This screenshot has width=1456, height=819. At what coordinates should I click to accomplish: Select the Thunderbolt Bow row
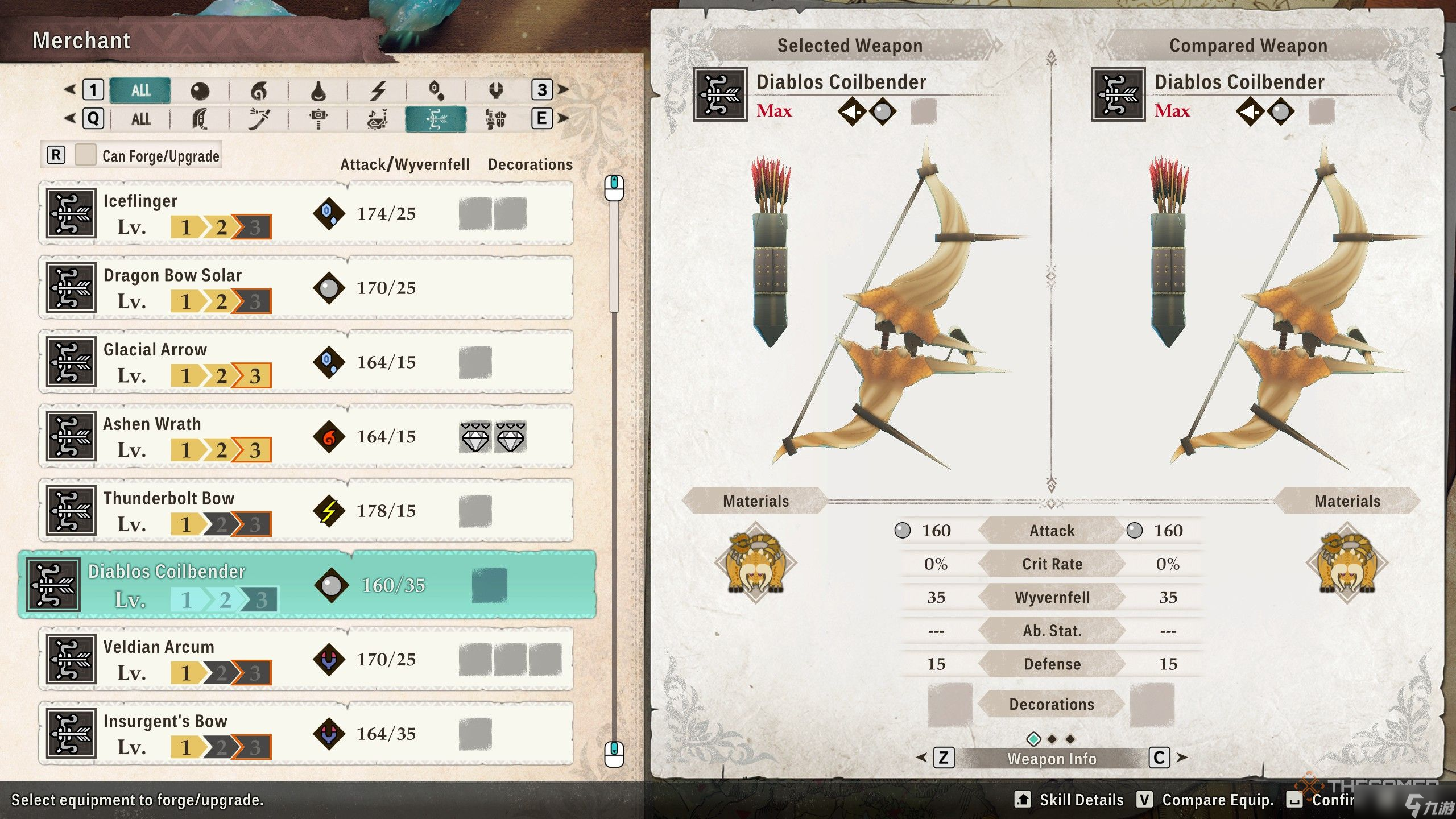tap(306, 511)
